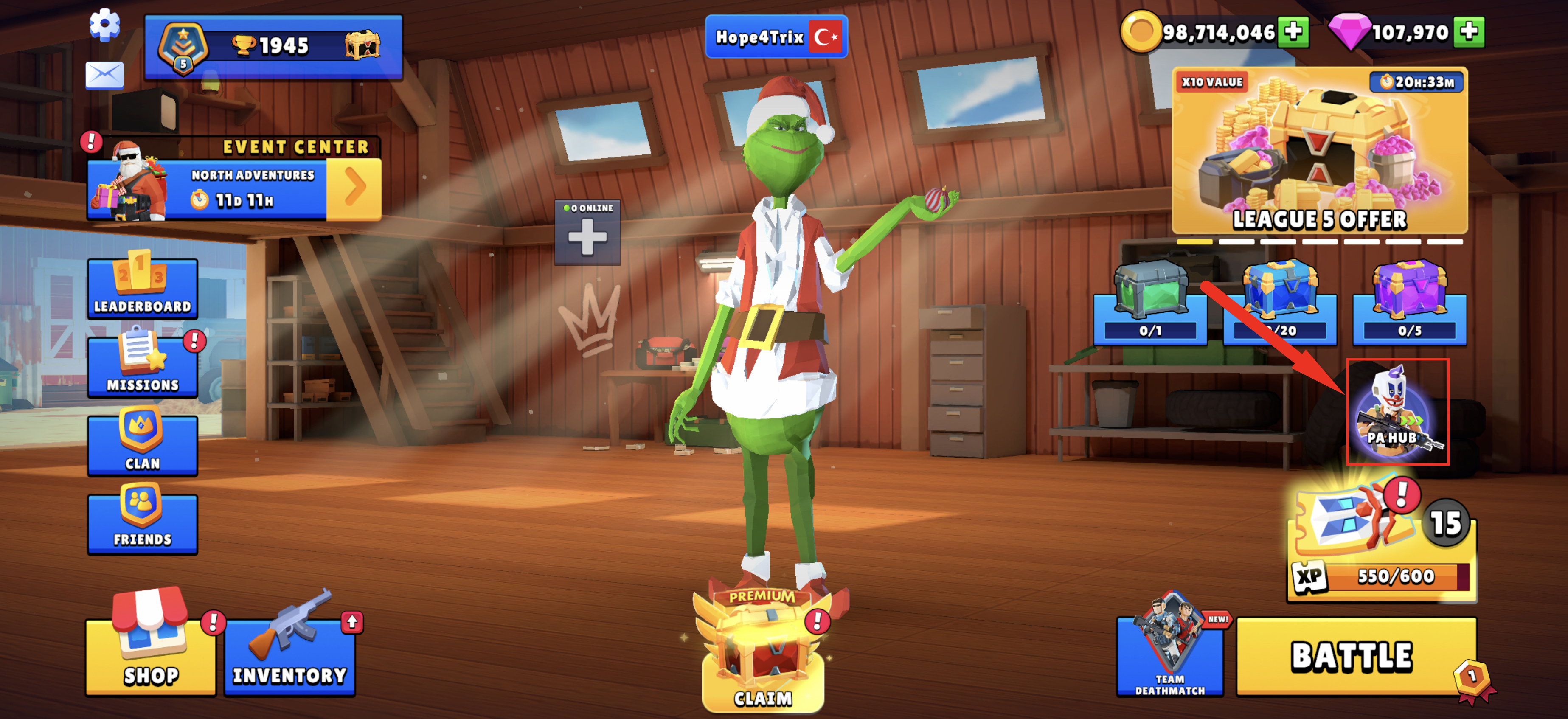Open the Clan menu
The width and height of the screenshot is (1568, 719).
pos(143,444)
